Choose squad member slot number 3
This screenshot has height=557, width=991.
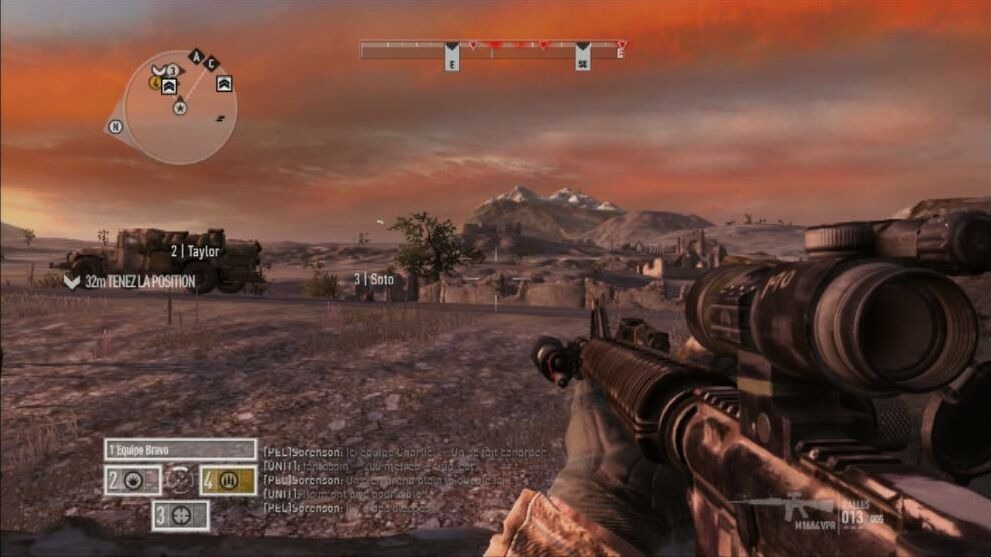point(180,516)
